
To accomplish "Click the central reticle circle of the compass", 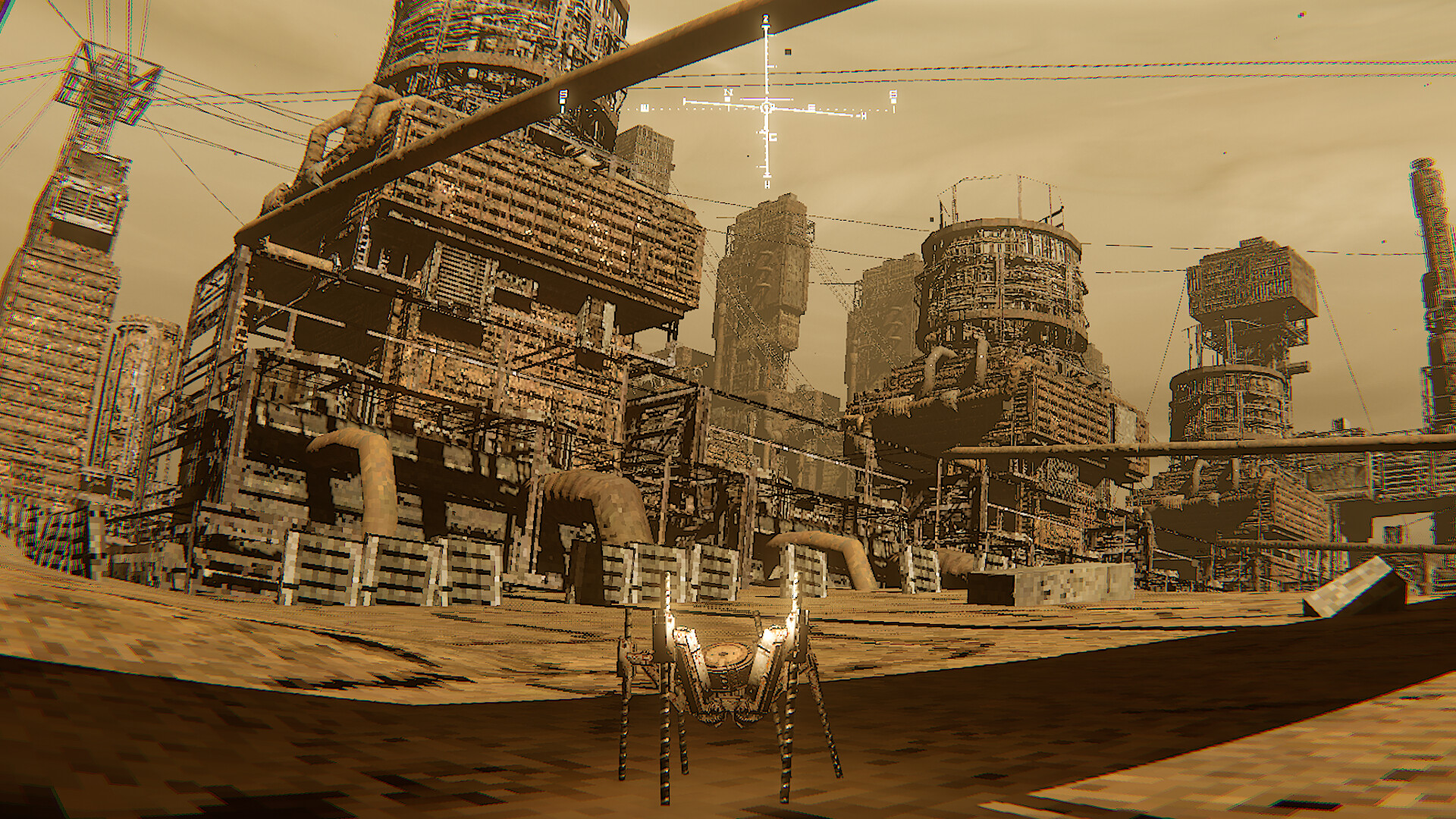I will tap(767, 106).
